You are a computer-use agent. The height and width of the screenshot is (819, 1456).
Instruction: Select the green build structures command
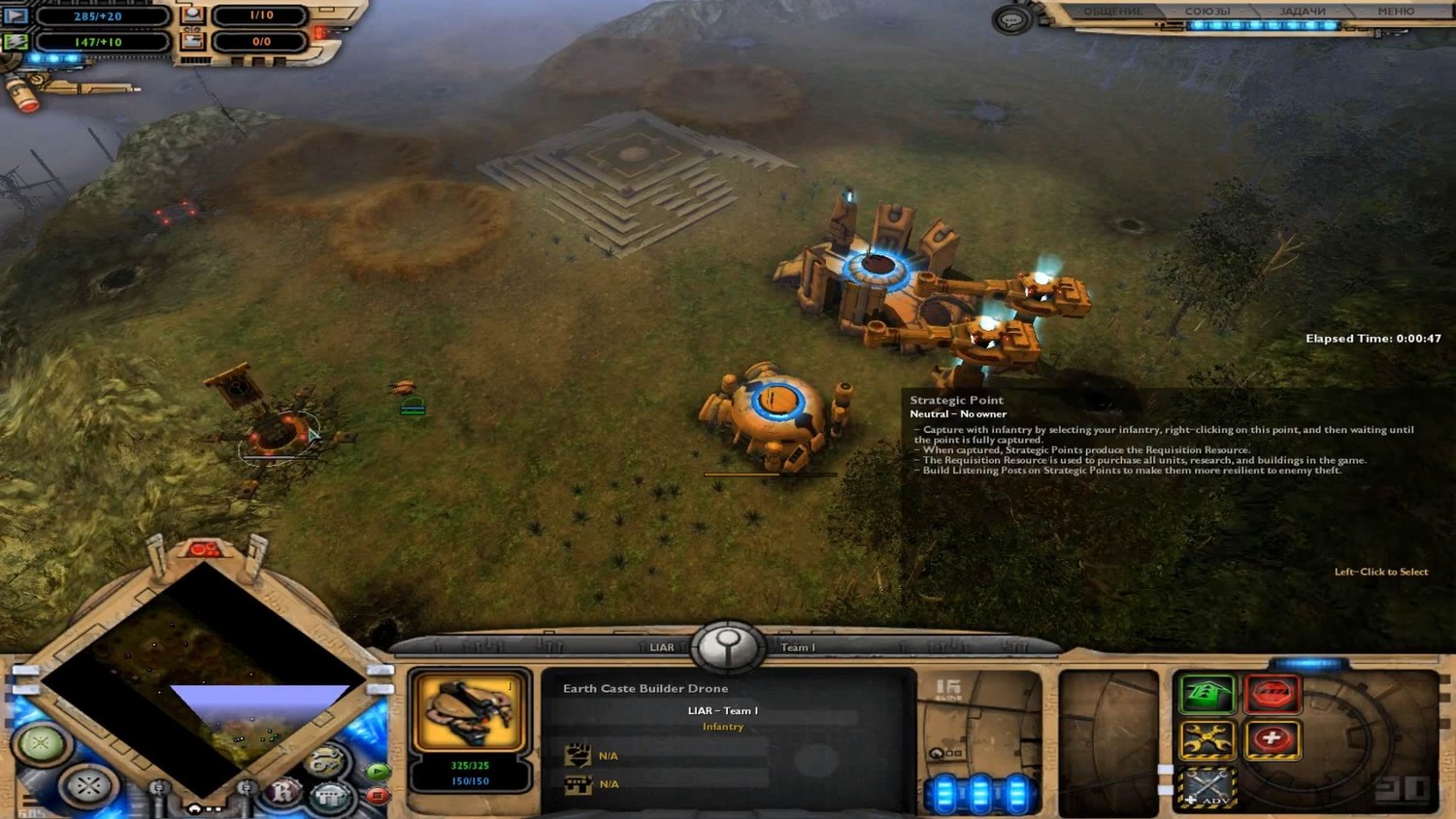click(x=1207, y=694)
